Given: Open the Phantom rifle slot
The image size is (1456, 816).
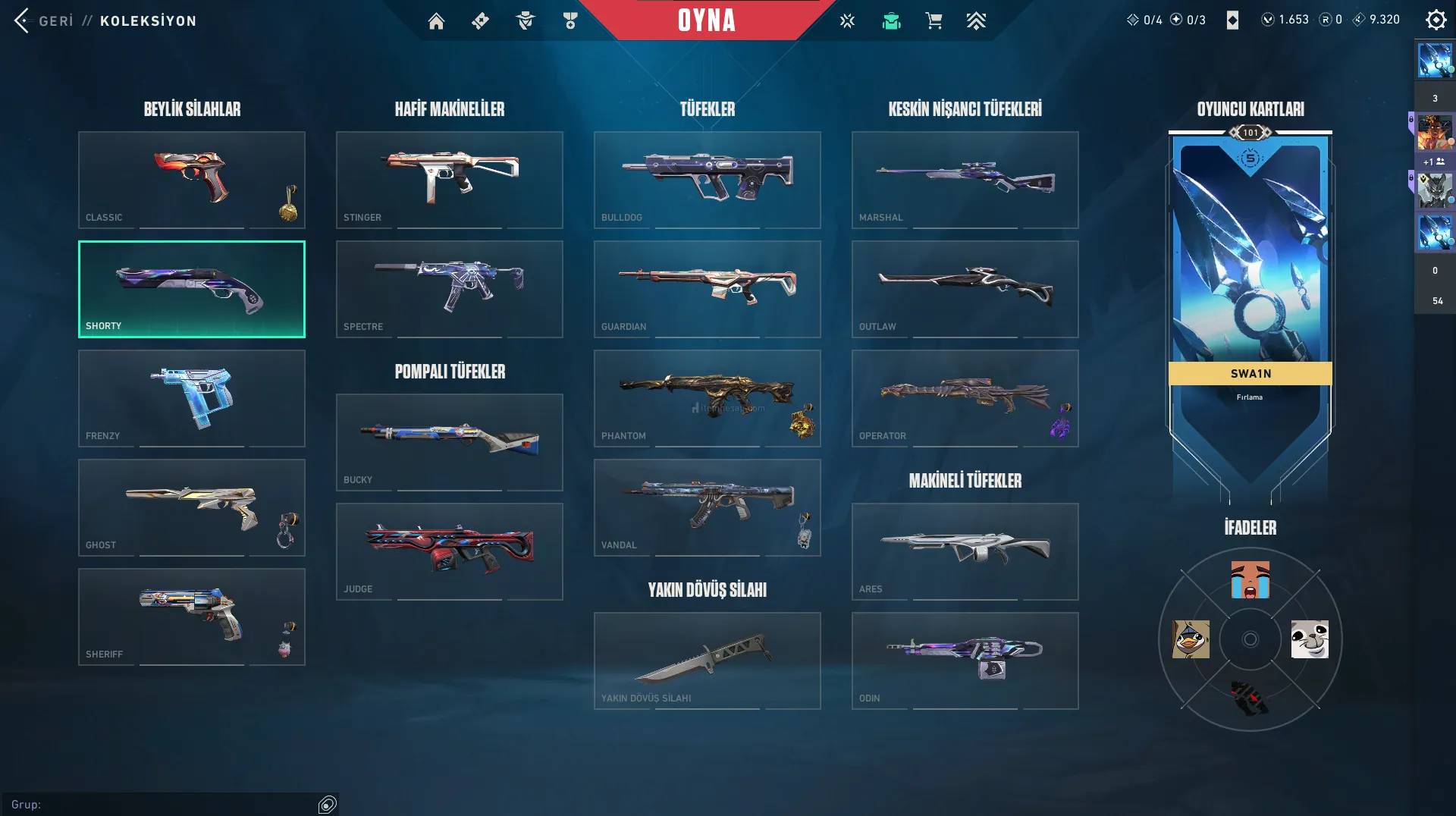Looking at the screenshot, I should click(x=707, y=398).
